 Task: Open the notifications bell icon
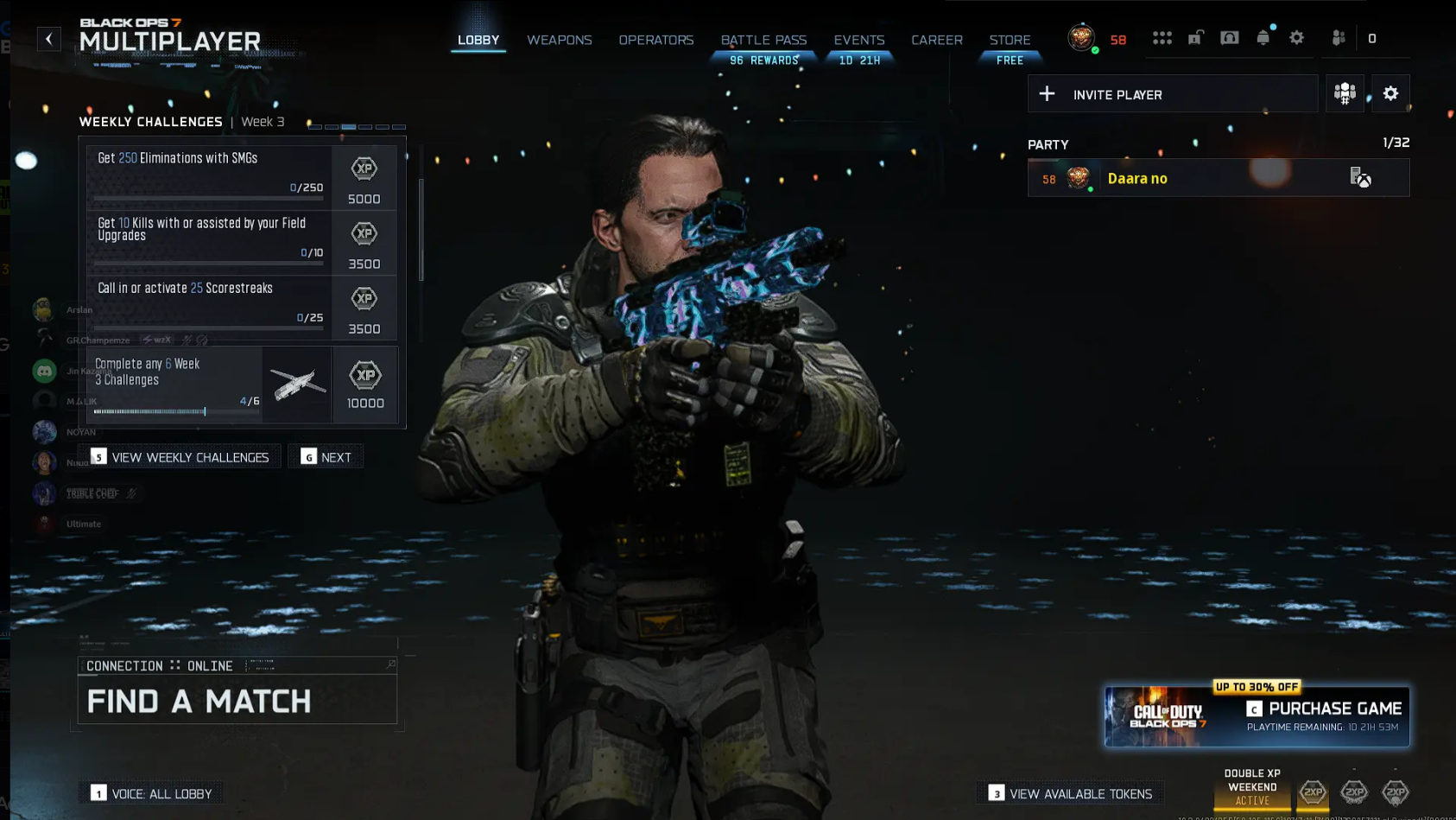(x=1262, y=37)
